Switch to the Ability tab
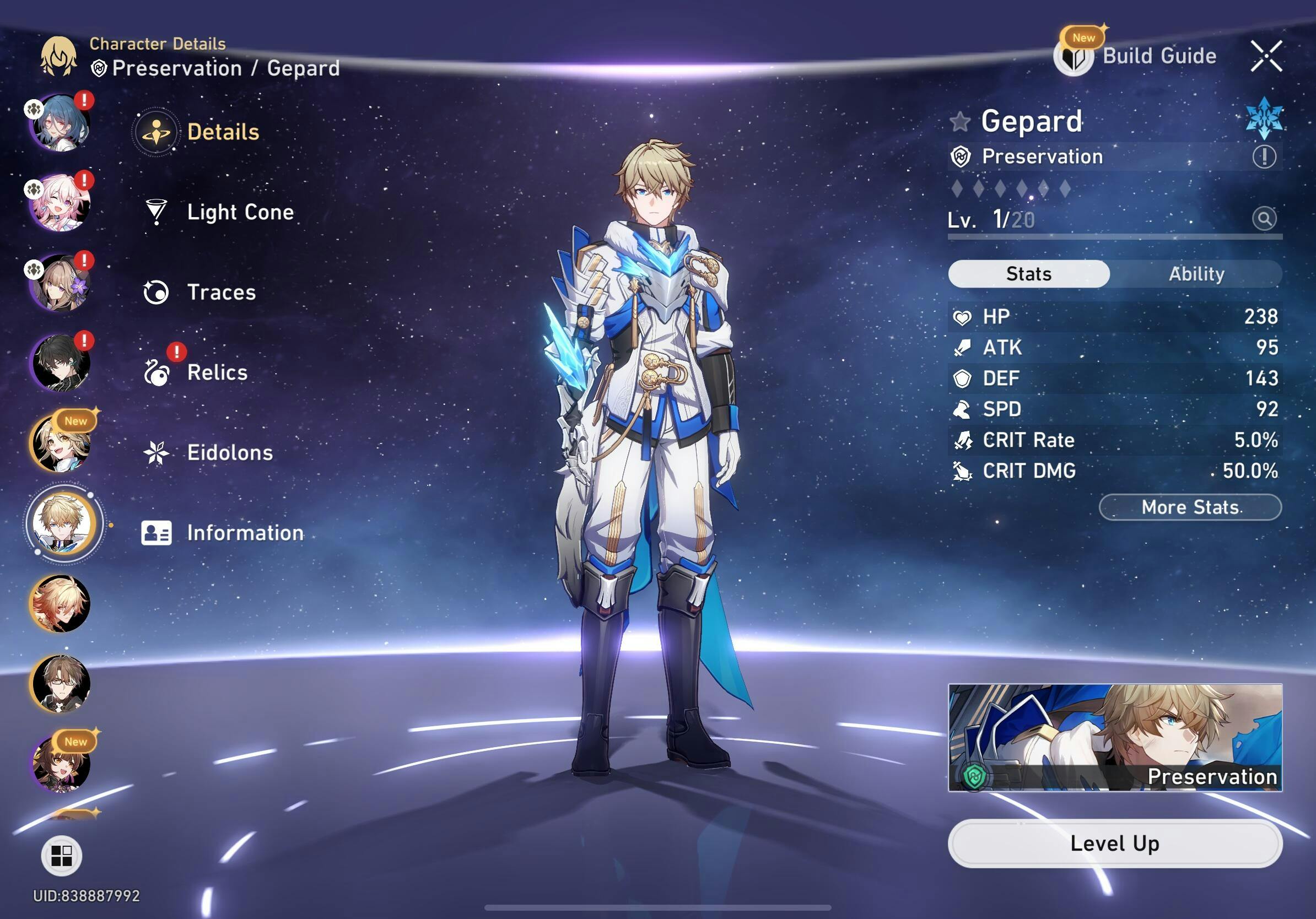The width and height of the screenshot is (1316, 919). coord(1196,274)
